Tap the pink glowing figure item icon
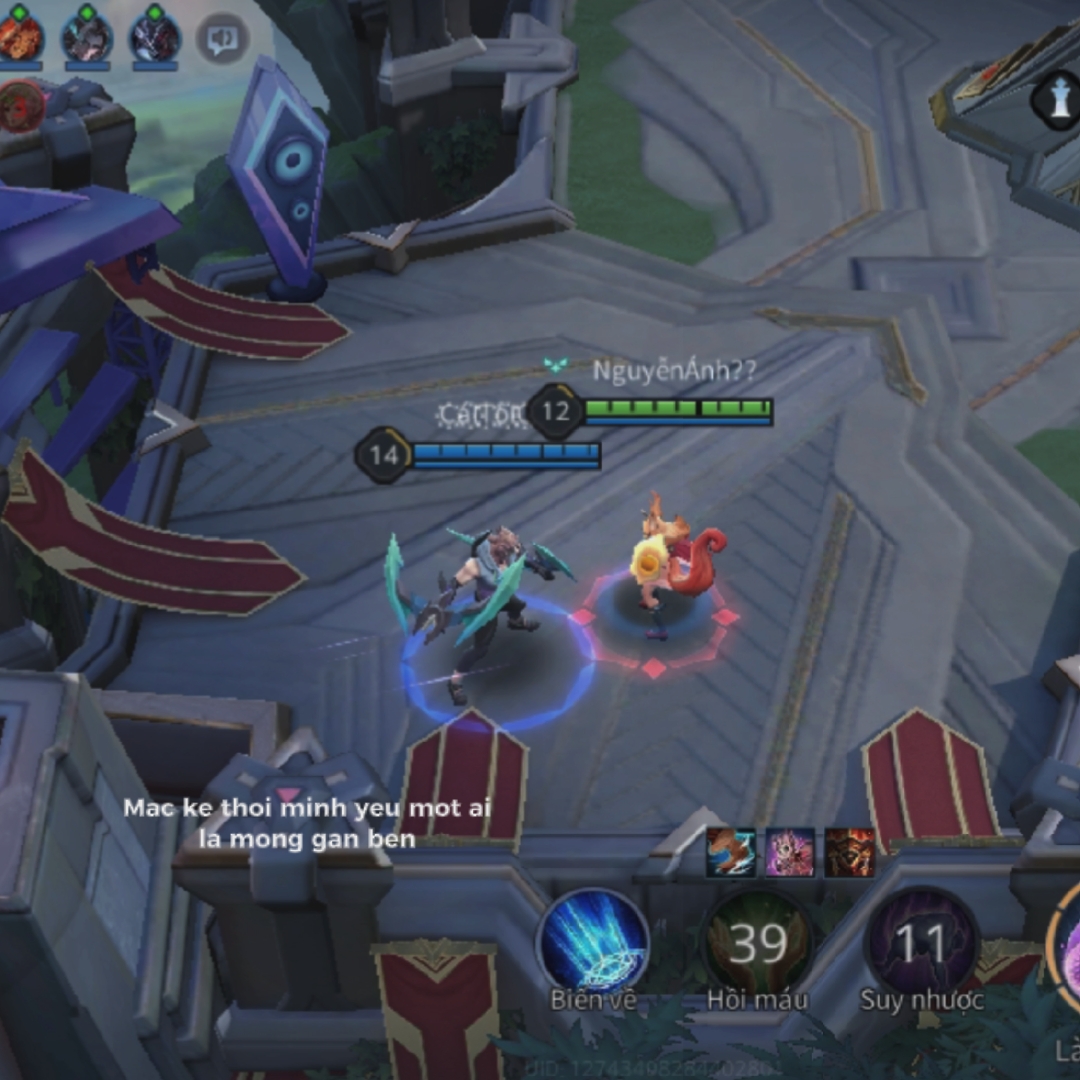 click(791, 852)
